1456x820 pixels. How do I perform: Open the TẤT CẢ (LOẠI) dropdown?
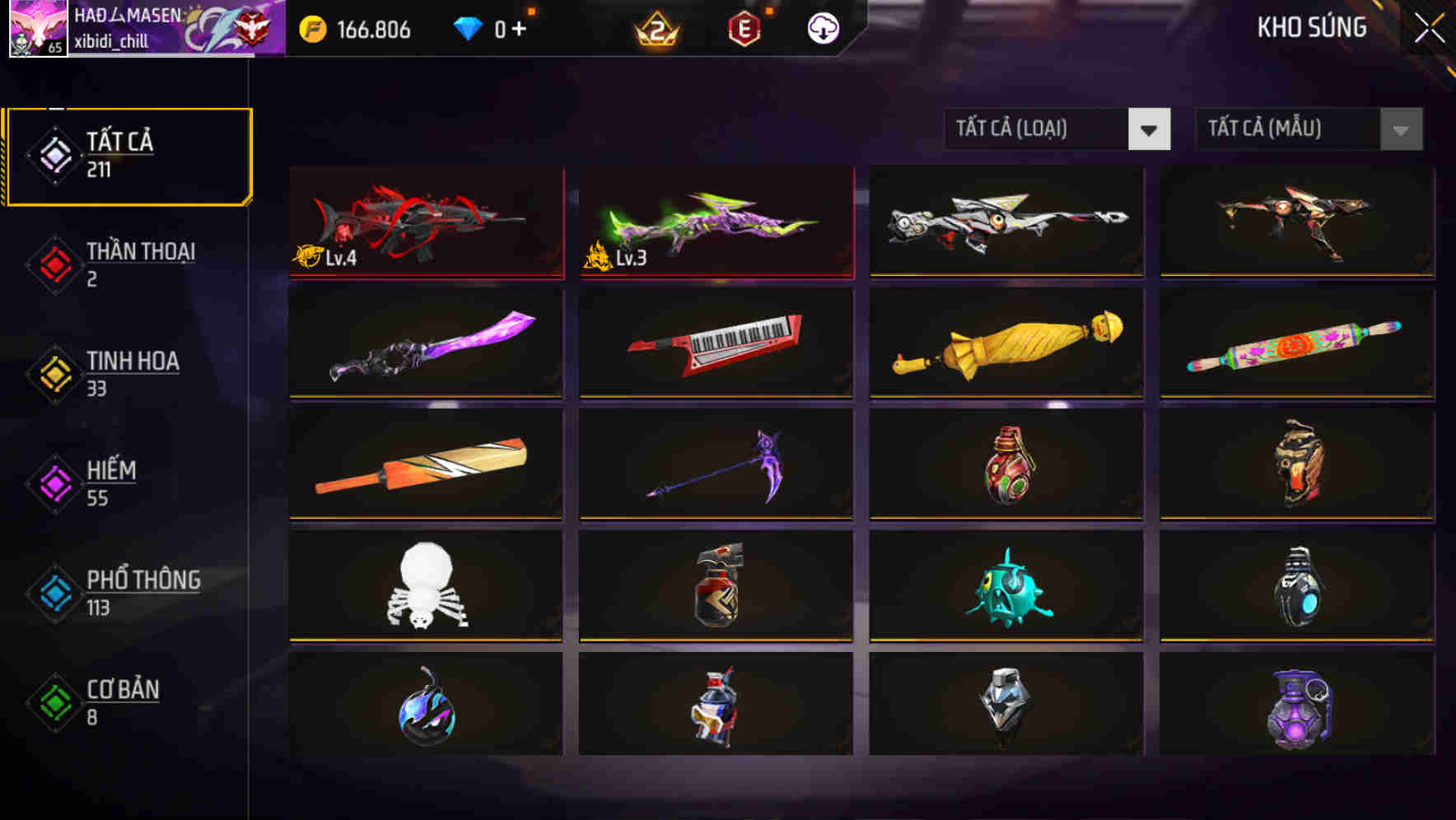pyautogui.click(x=1038, y=129)
